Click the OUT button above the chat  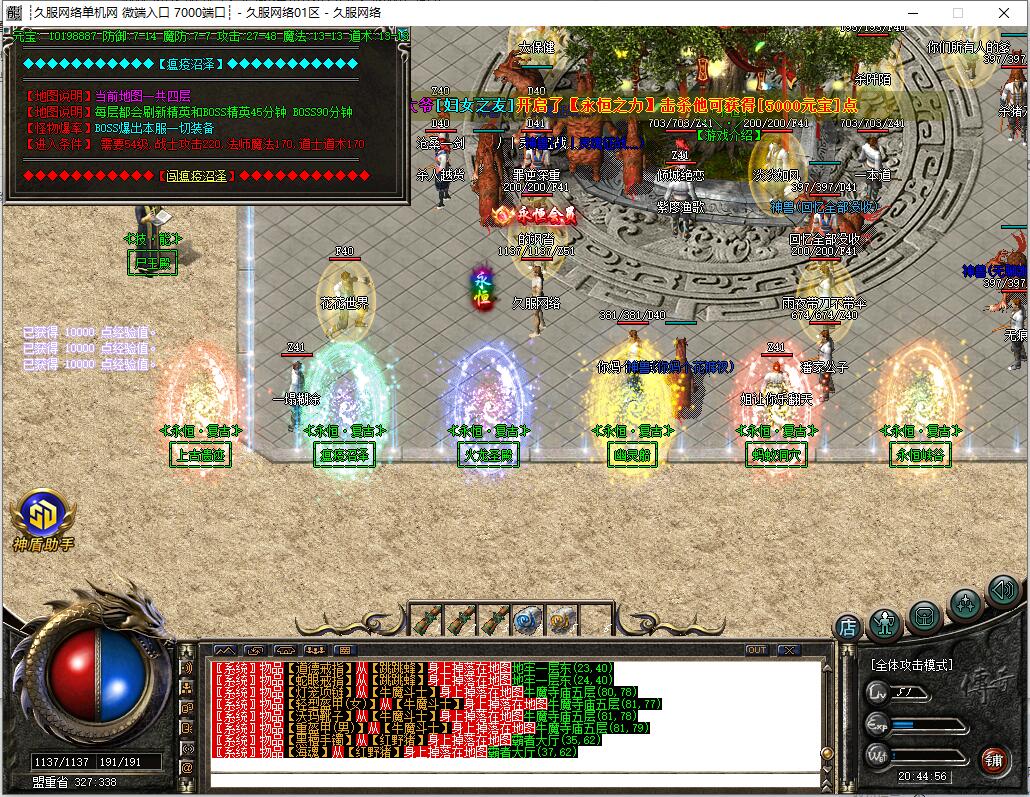(x=757, y=650)
